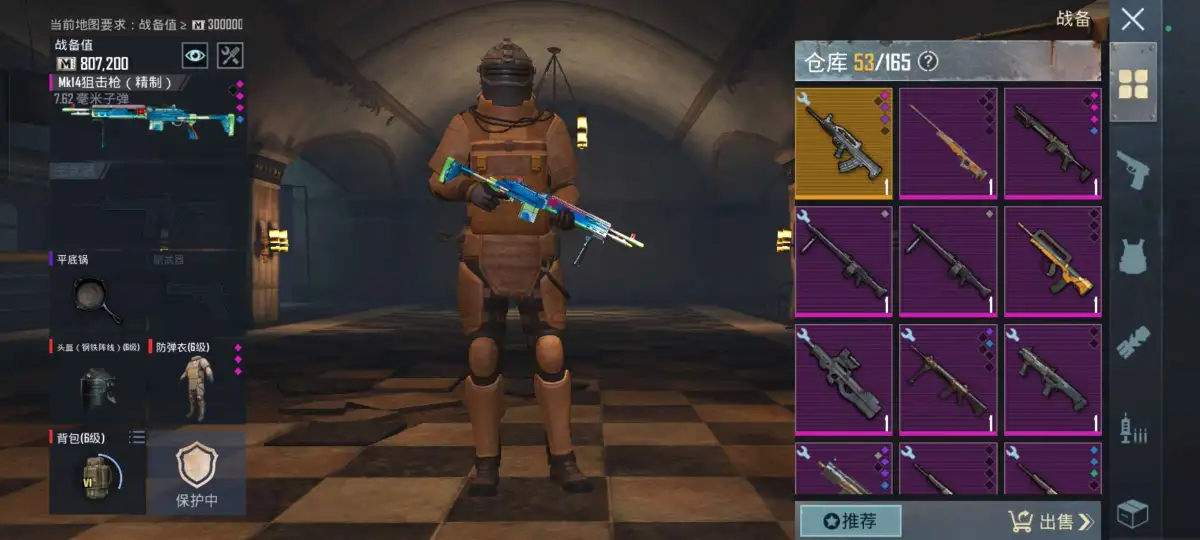Viewport: 1200px width, 540px height.
Task: Switch to the box category tab
Action: 1133,512
